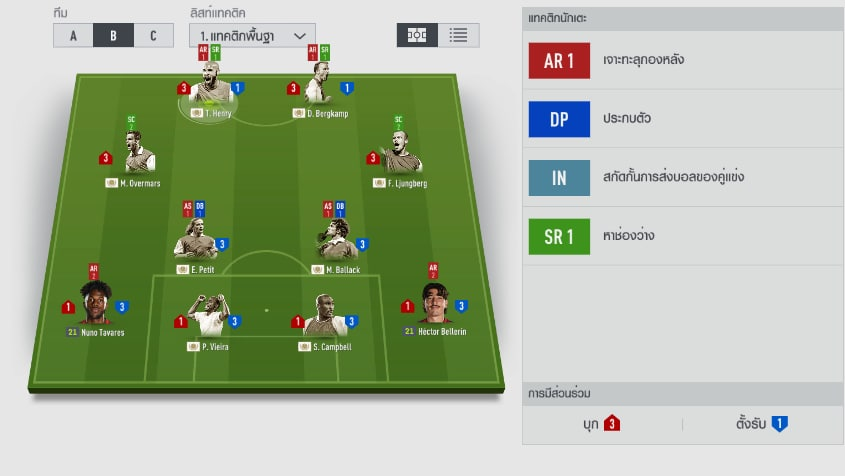This screenshot has width=845, height=476.
Task: Choose the blue DP tactic
Action: coord(559,119)
